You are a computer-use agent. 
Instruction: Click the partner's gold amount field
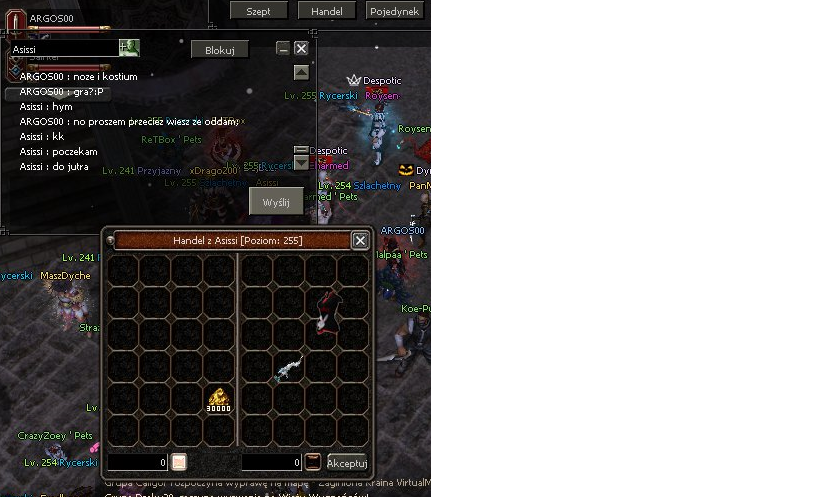pyautogui.click(x=271, y=463)
